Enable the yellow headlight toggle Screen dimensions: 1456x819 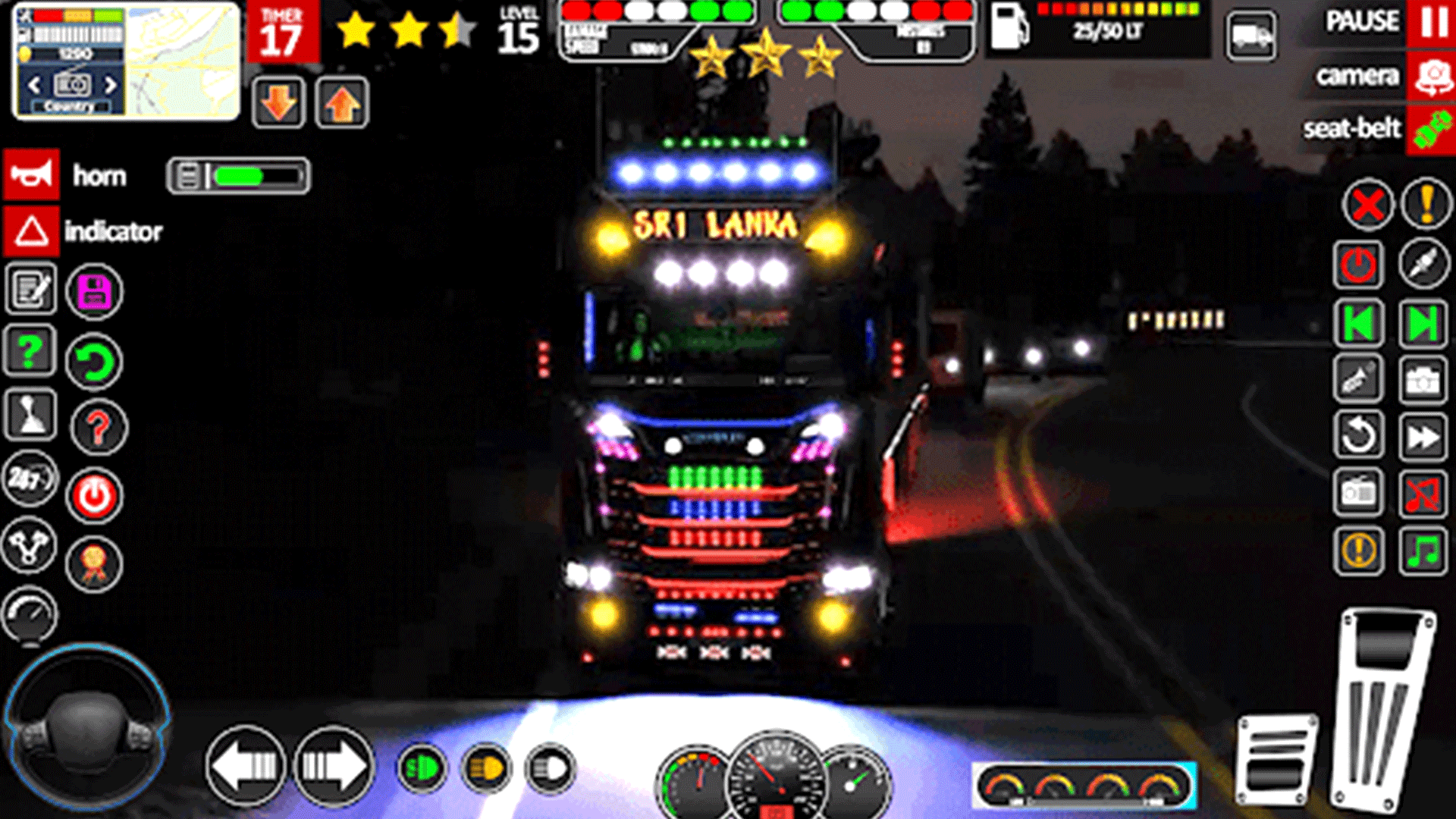pyautogui.click(x=489, y=766)
